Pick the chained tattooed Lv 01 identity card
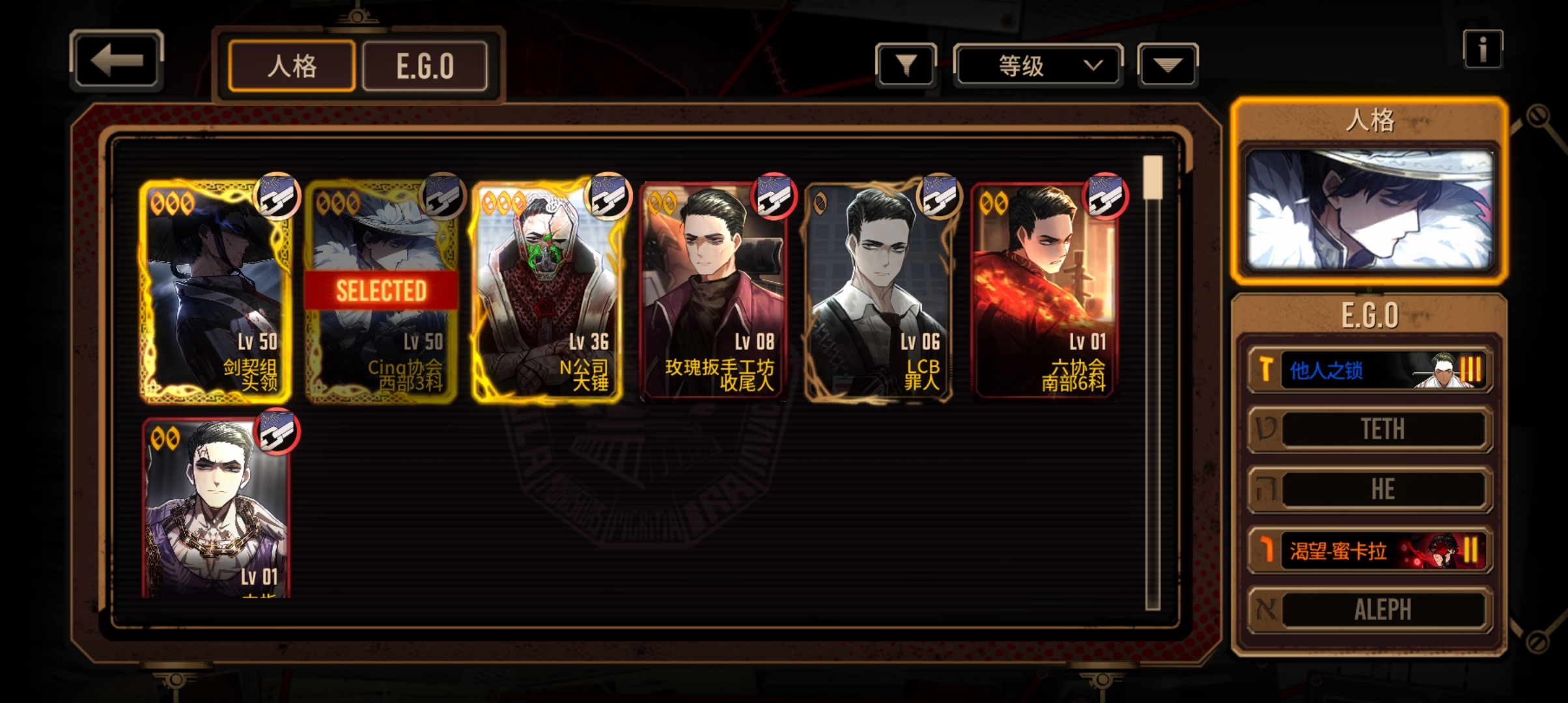 tap(215, 508)
